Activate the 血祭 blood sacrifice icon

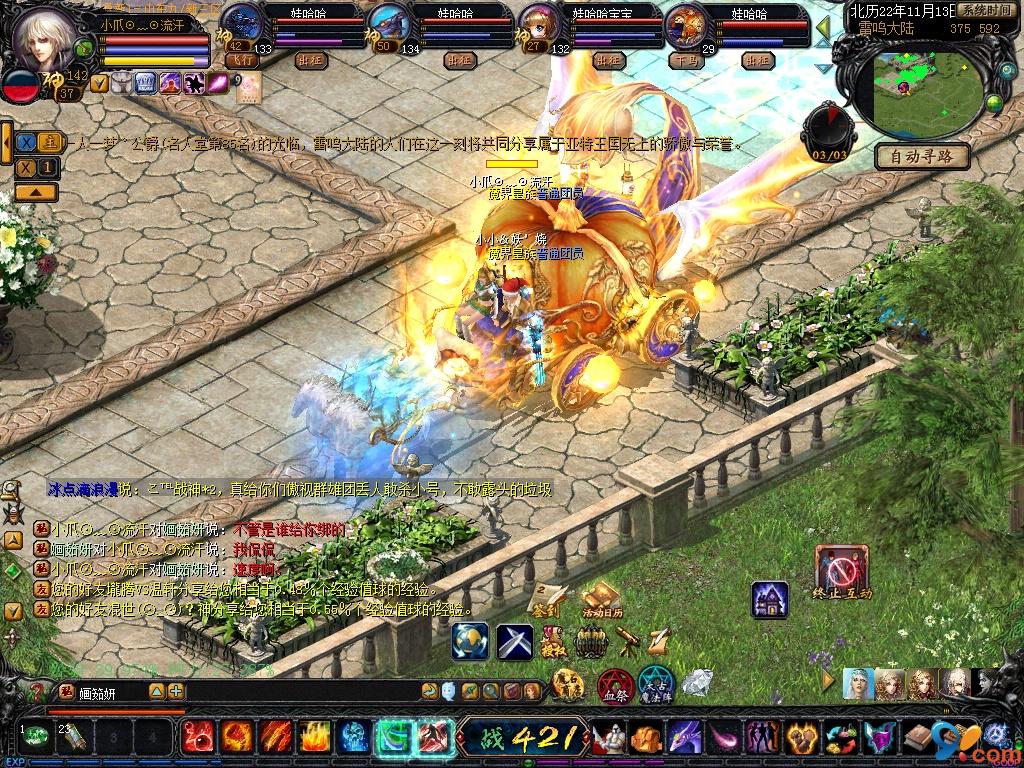pyautogui.click(x=613, y=687)
